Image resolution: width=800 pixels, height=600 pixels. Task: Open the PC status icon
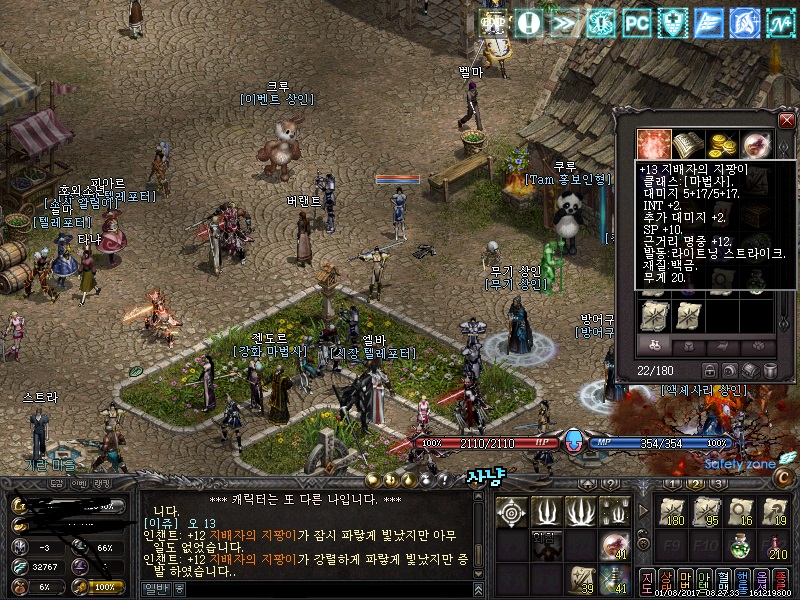(637, 23)
